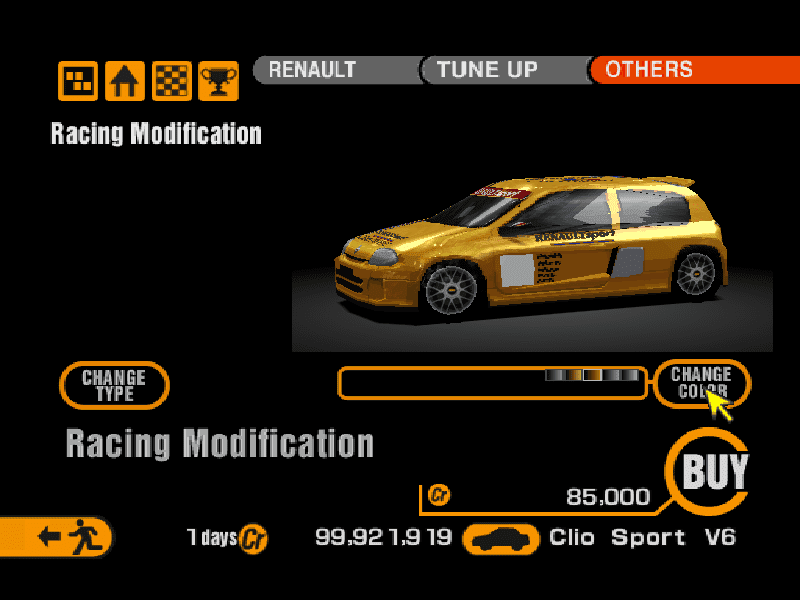Exit via the running man button
The width and height of the screenshot is (800, 600).
click(62, 537)
